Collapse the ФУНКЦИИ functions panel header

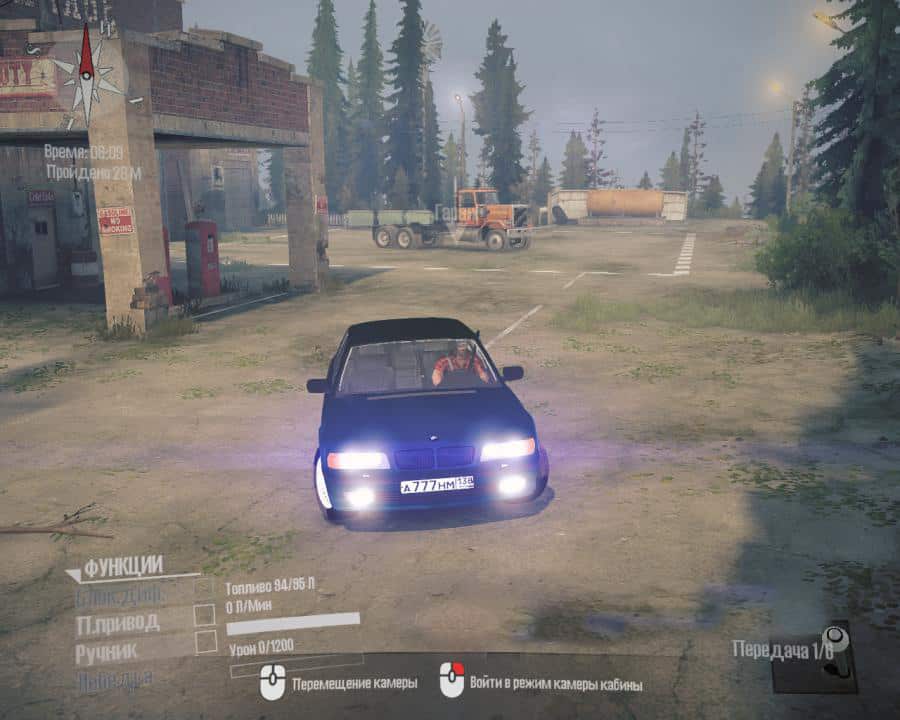(122, 566)
